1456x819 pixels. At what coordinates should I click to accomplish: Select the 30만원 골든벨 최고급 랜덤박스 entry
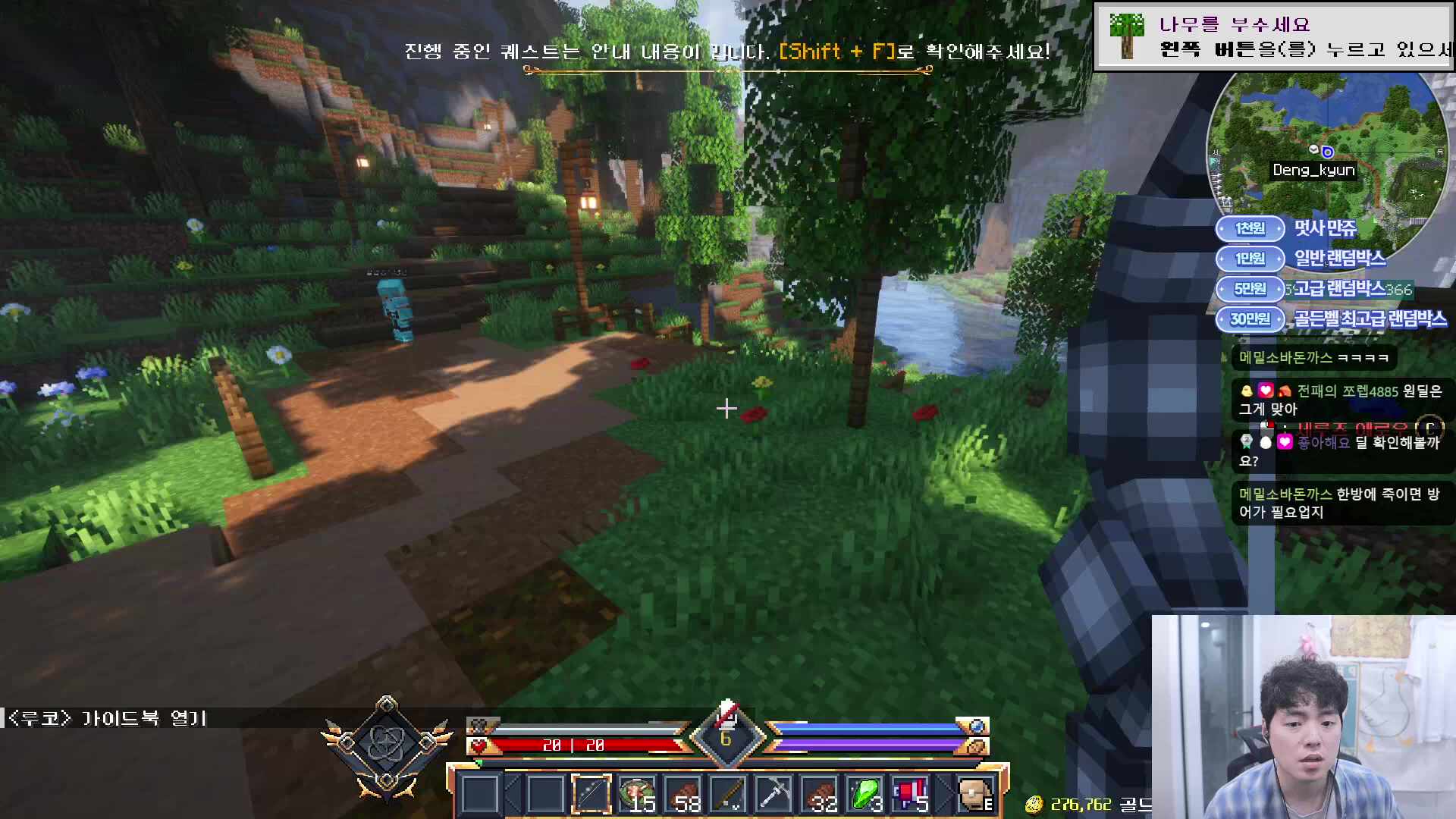click(x=1332, y=319)
